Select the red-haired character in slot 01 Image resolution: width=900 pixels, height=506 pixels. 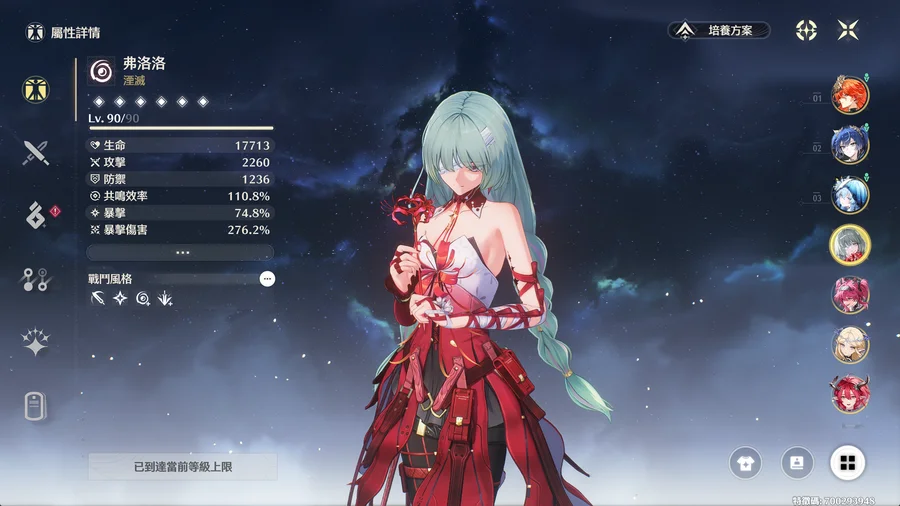[850, 96]
